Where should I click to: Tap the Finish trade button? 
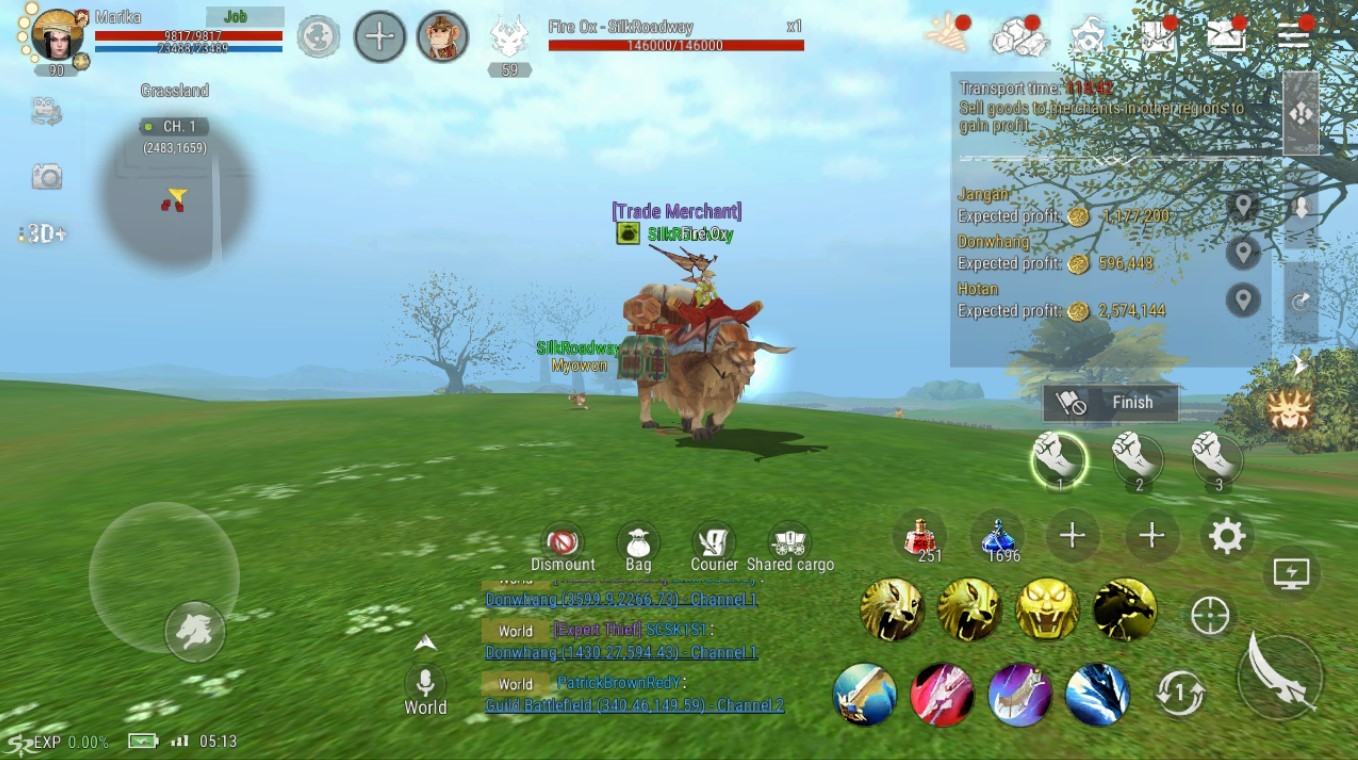[x=1110, y=403]
